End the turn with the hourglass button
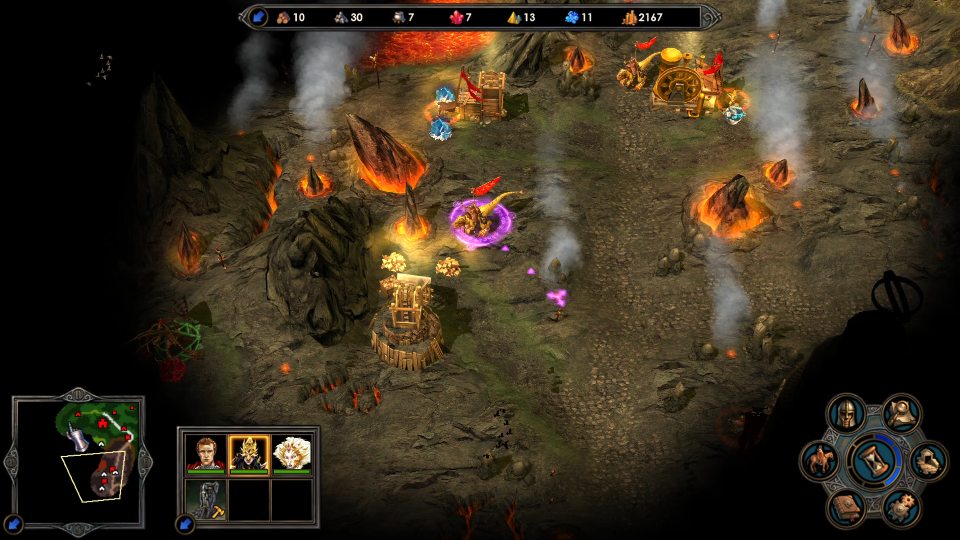Screen dimensions: 960x540 tap(875, 461)
